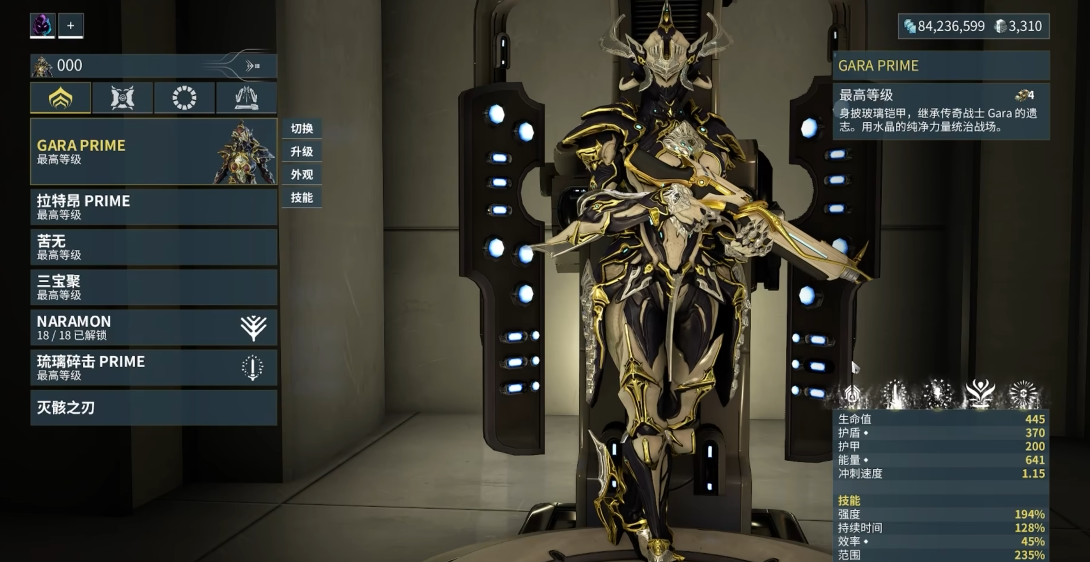This screenshot has height=562, width=1090.
Task: Open the NARAMON focus school slot
Action: point(153,327)
